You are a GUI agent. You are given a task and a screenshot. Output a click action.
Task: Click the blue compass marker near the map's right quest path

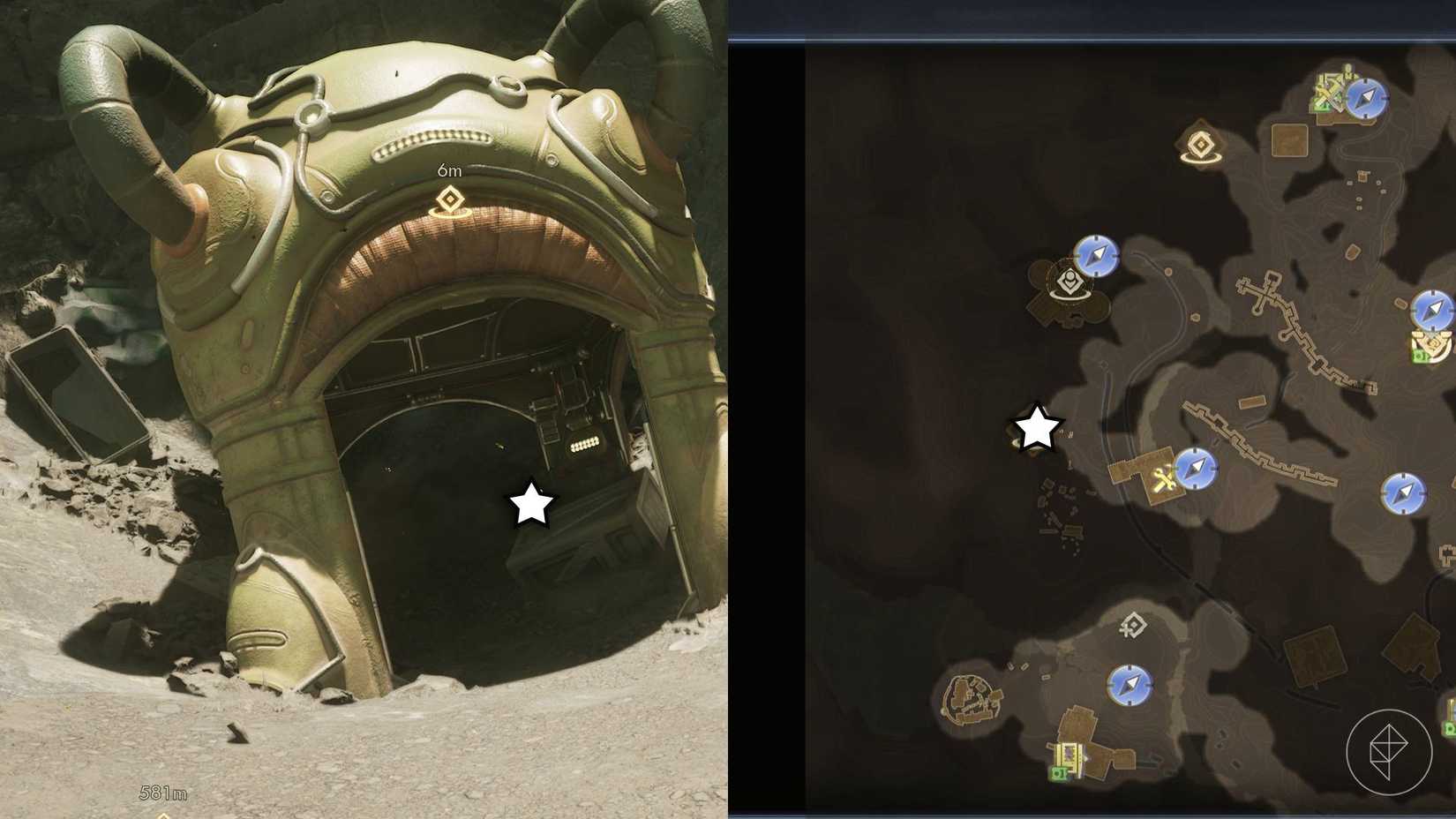(x=1197, y=468)
